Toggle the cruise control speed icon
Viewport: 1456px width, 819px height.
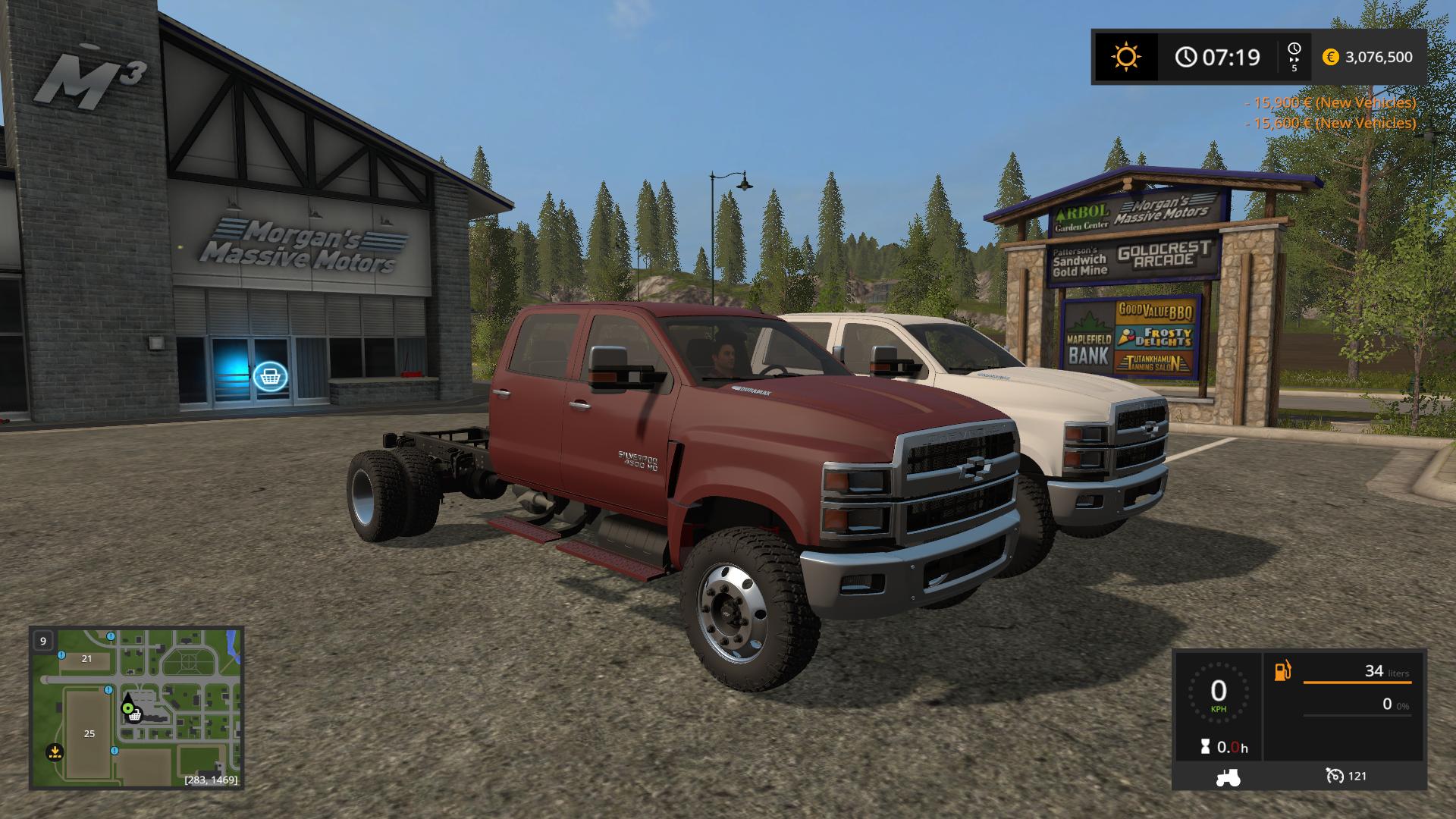pos(1335,776)
